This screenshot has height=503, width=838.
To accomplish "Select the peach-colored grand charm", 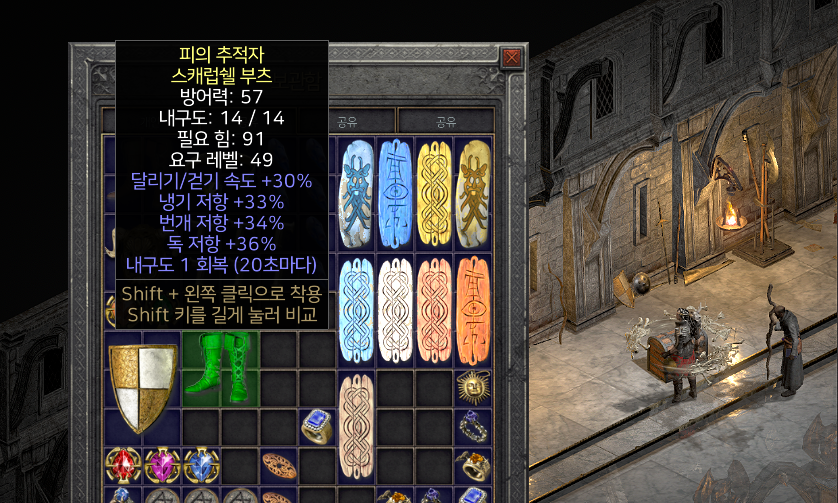I will 433,311.
